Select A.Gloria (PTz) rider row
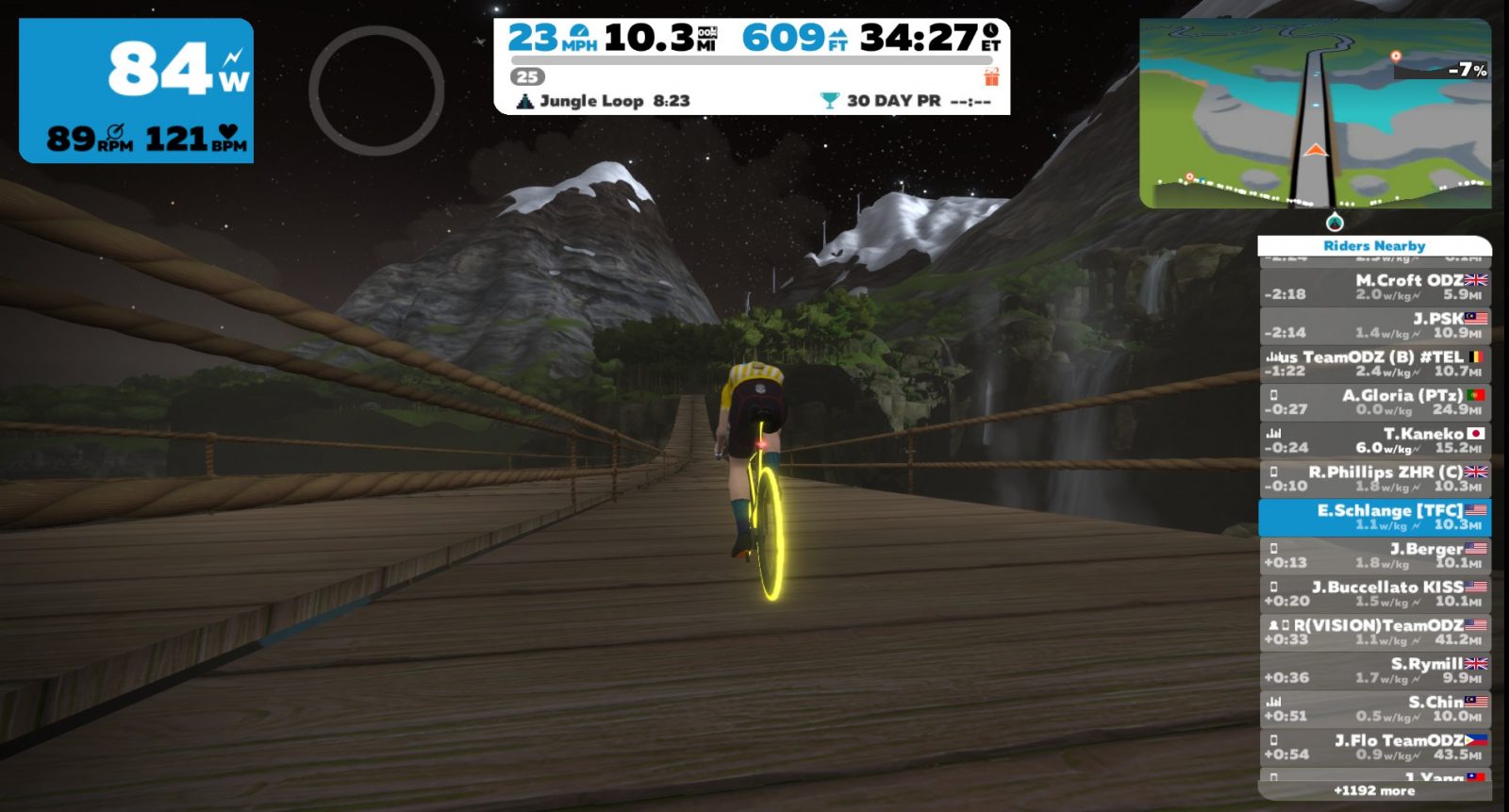Viewport: 1509px width, 812px height. pos(1374,402)
